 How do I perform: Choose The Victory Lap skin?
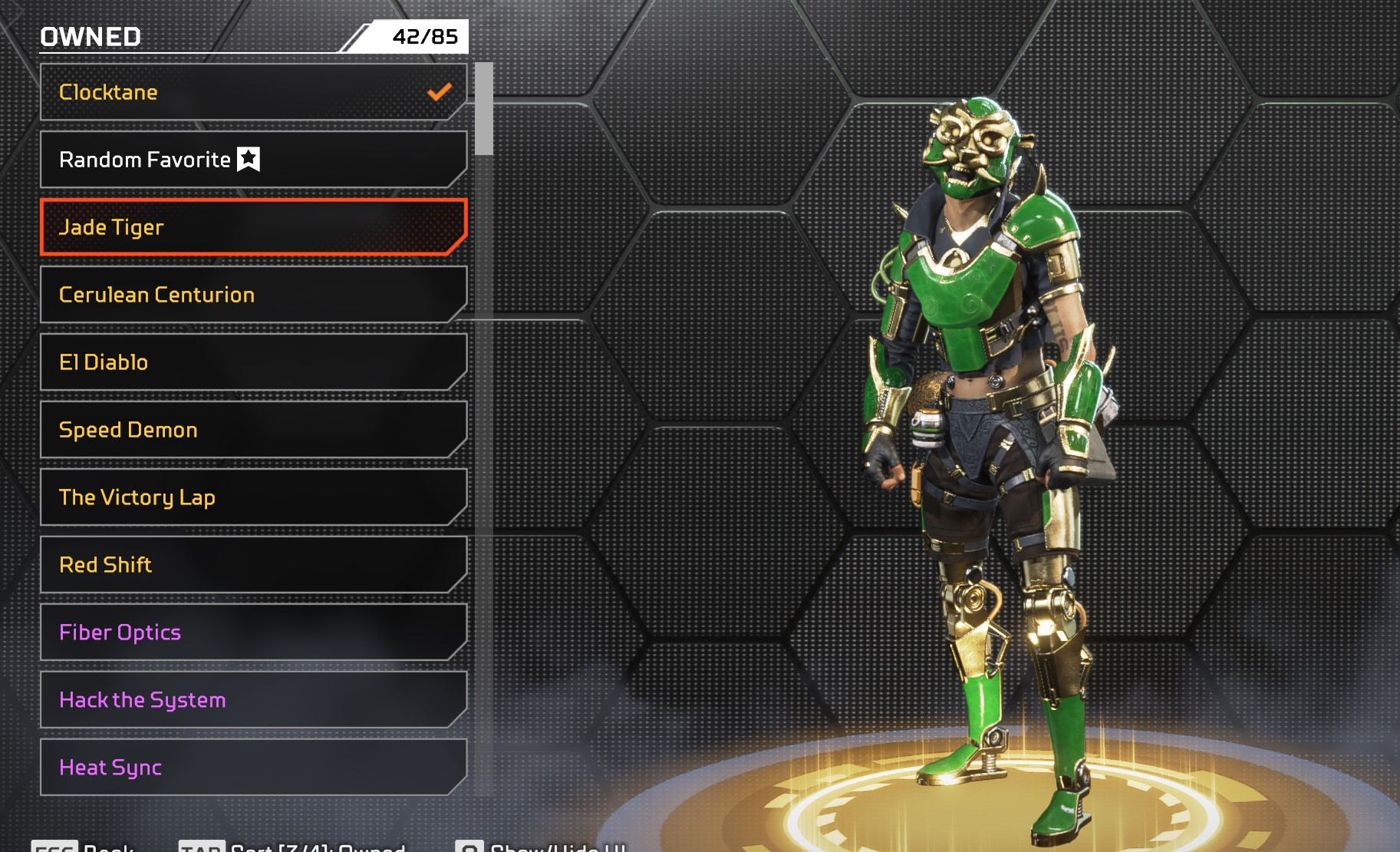pos(253,497)
